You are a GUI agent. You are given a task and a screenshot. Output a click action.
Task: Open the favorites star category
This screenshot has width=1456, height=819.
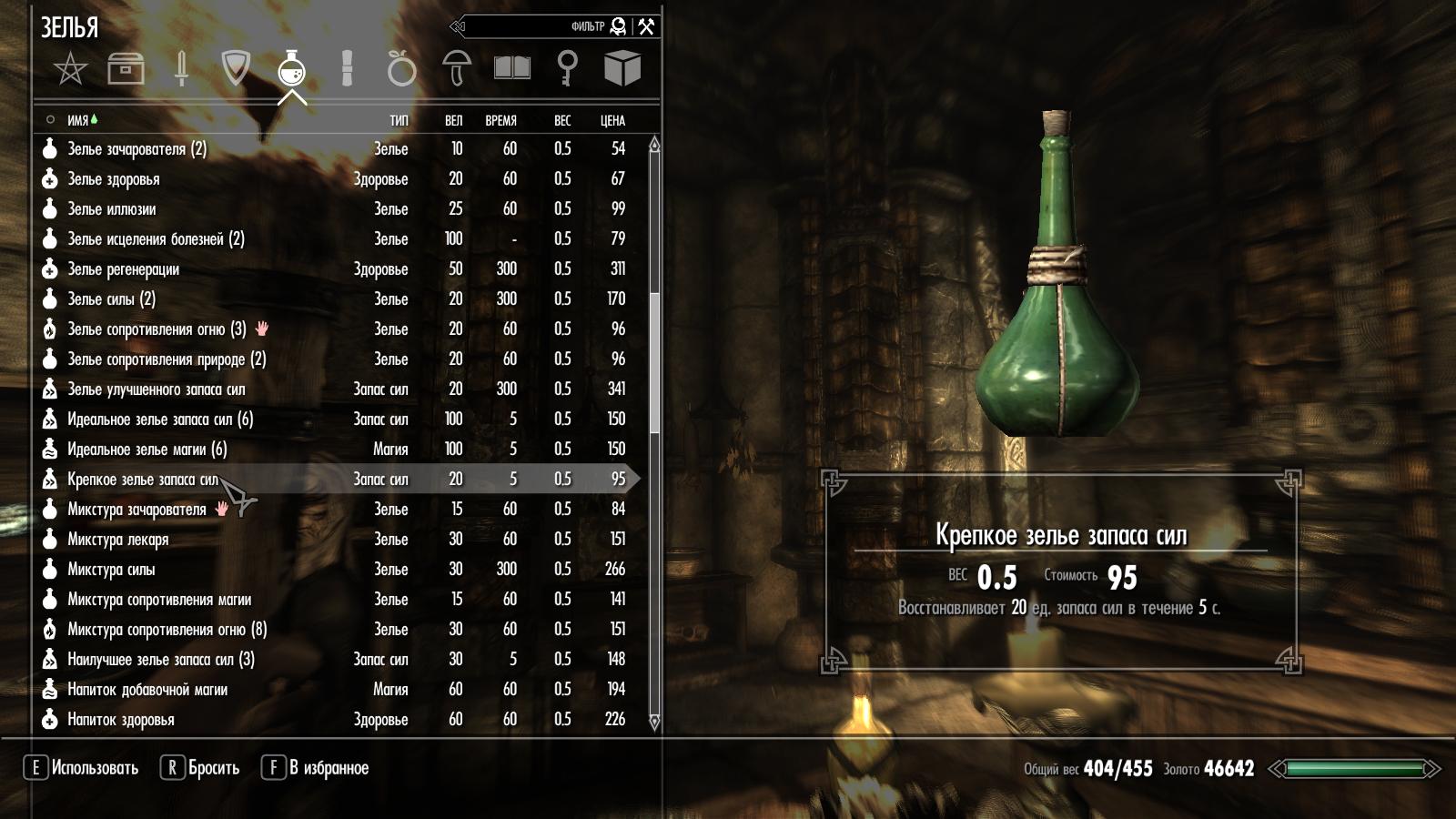click(70, 68)
